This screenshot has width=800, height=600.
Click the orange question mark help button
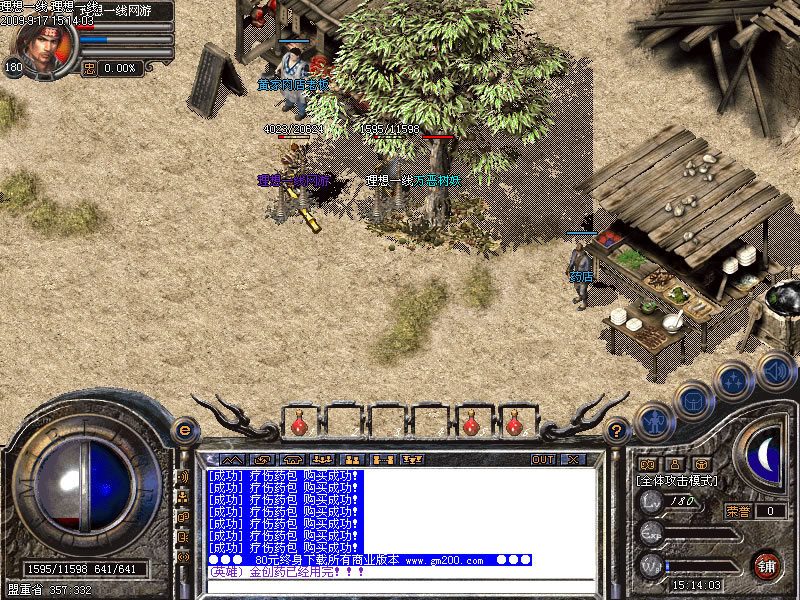click(x=617, y=430)
